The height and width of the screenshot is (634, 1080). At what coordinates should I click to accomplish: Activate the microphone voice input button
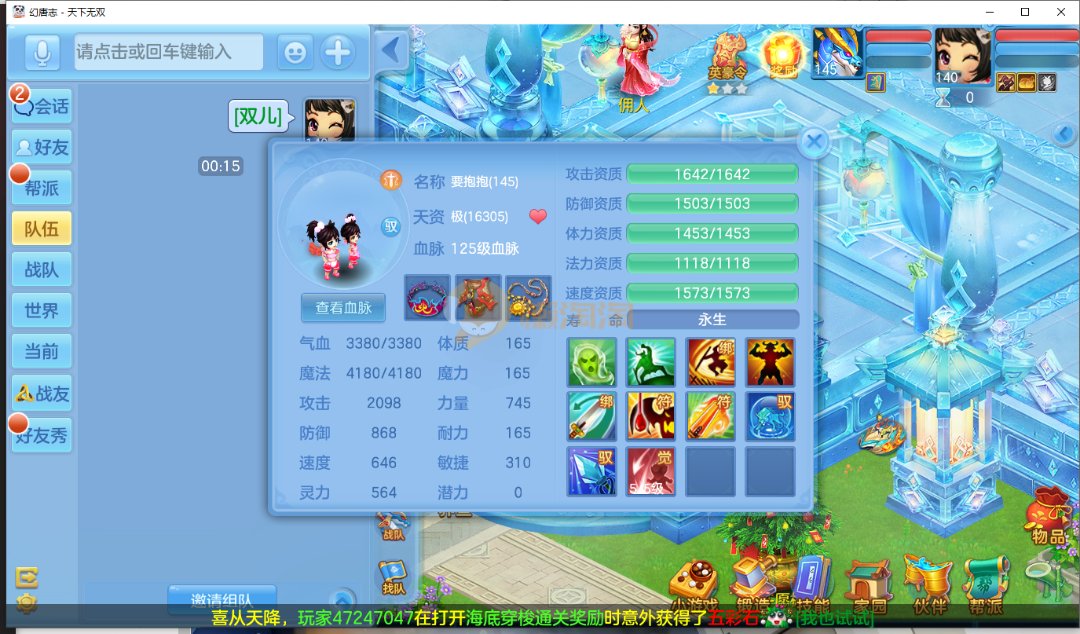tap(41, 52)
